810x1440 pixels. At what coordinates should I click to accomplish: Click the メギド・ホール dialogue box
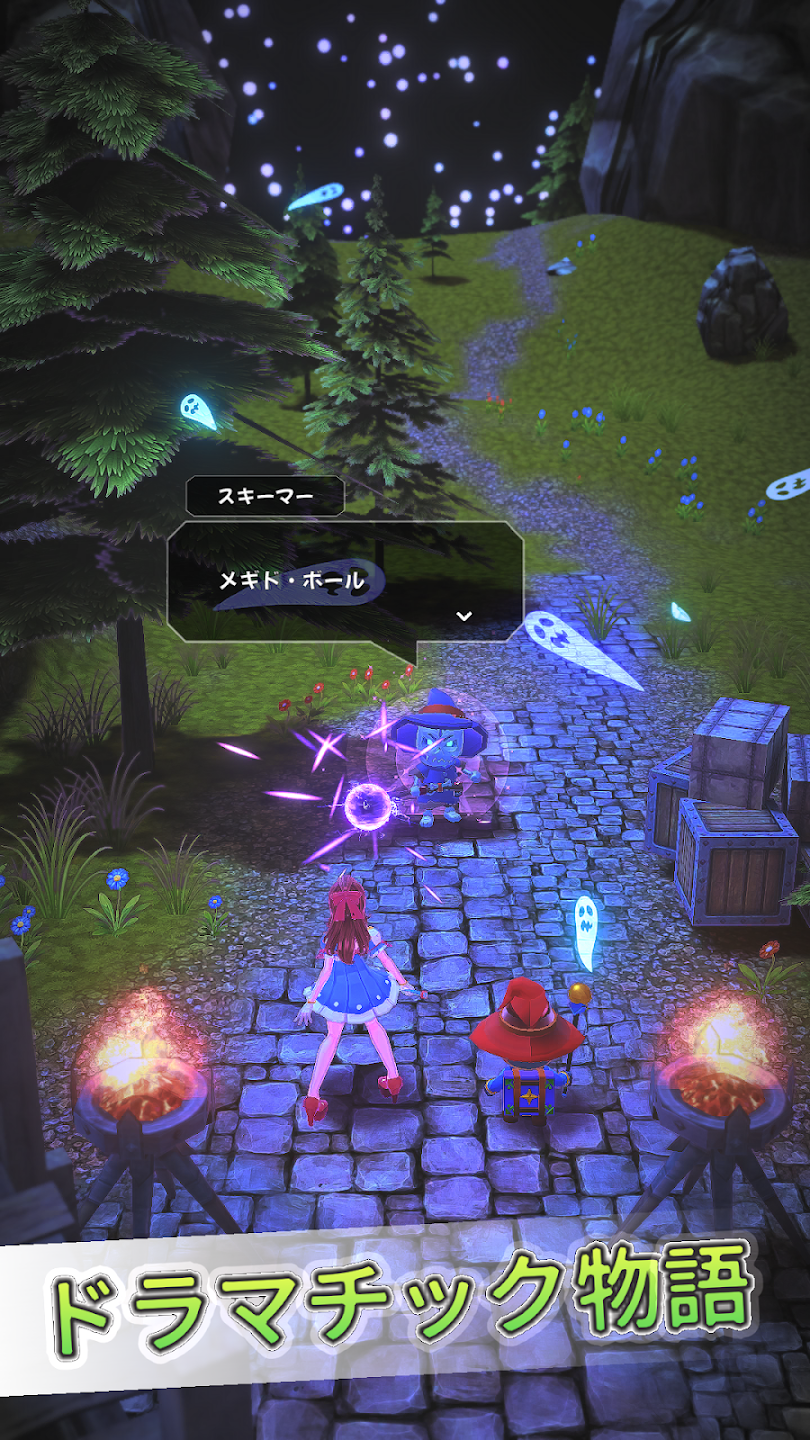[x=345, y=580]
